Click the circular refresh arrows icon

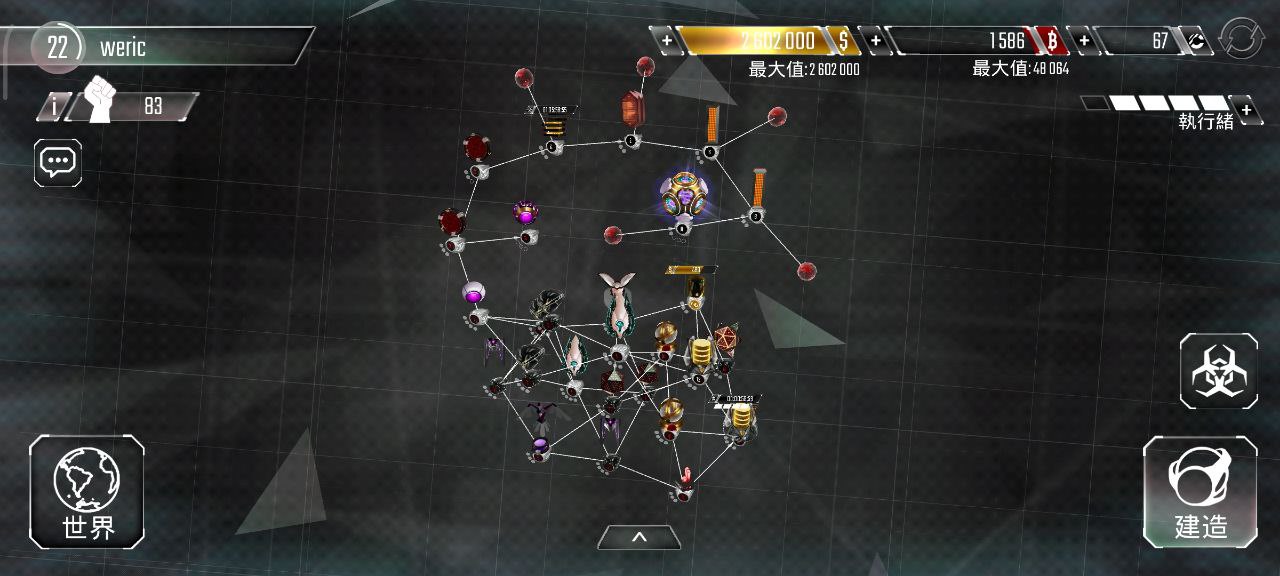(1241, 41)
